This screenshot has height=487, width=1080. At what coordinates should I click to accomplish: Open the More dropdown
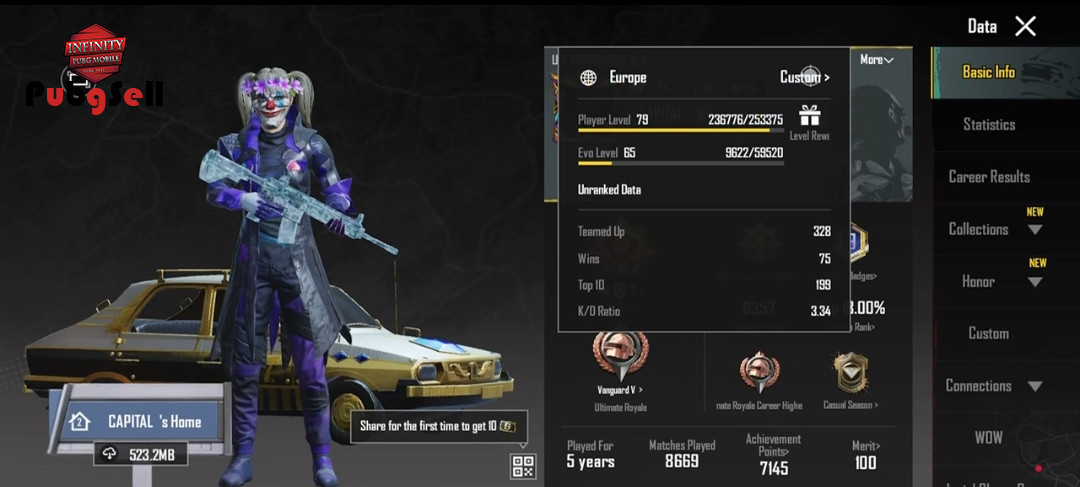[x=876, y=60]
